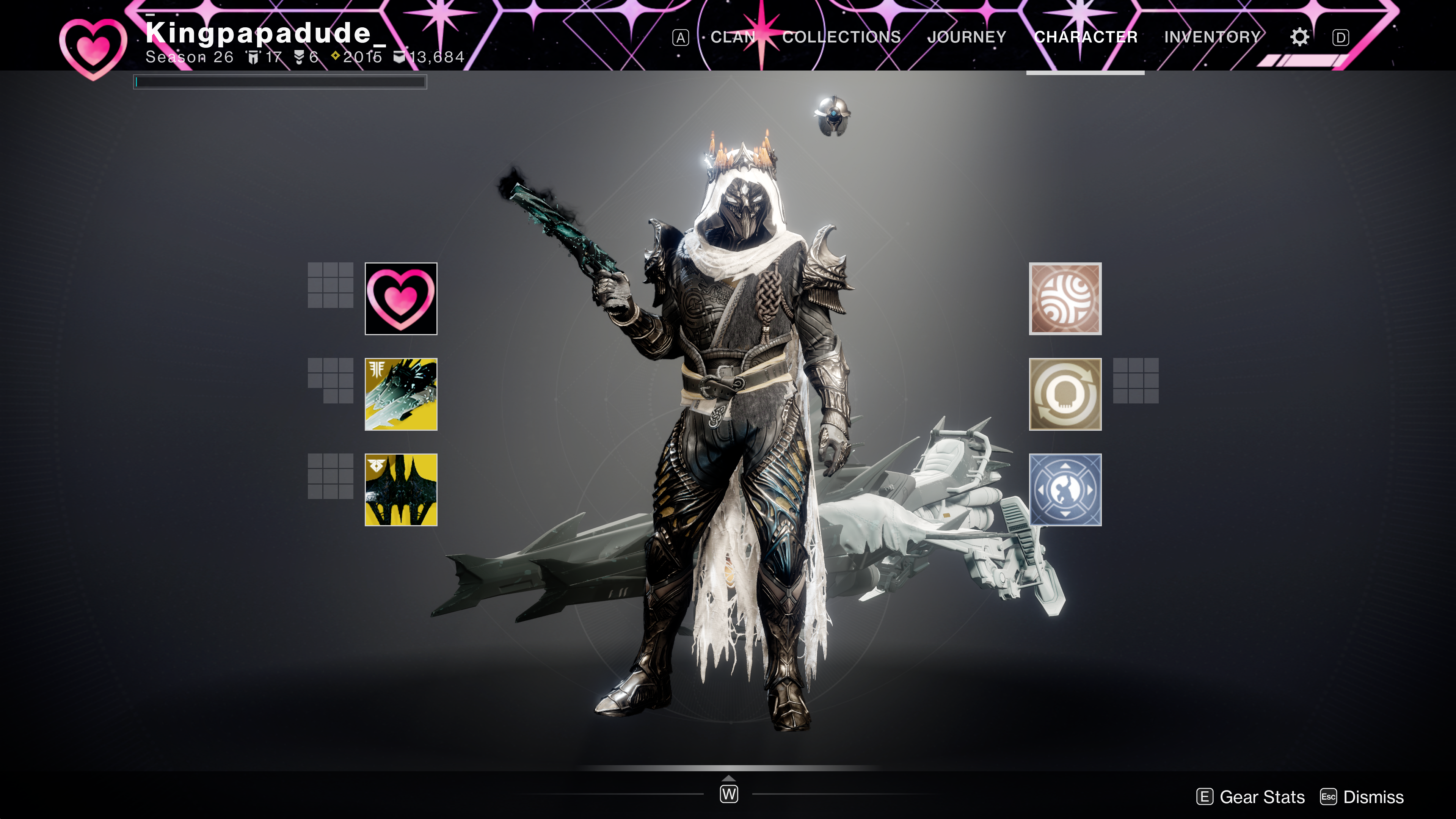Select the pink heart emblem slot
Viewport: 1456px width, 819px height.
click(x=401, y=298)
